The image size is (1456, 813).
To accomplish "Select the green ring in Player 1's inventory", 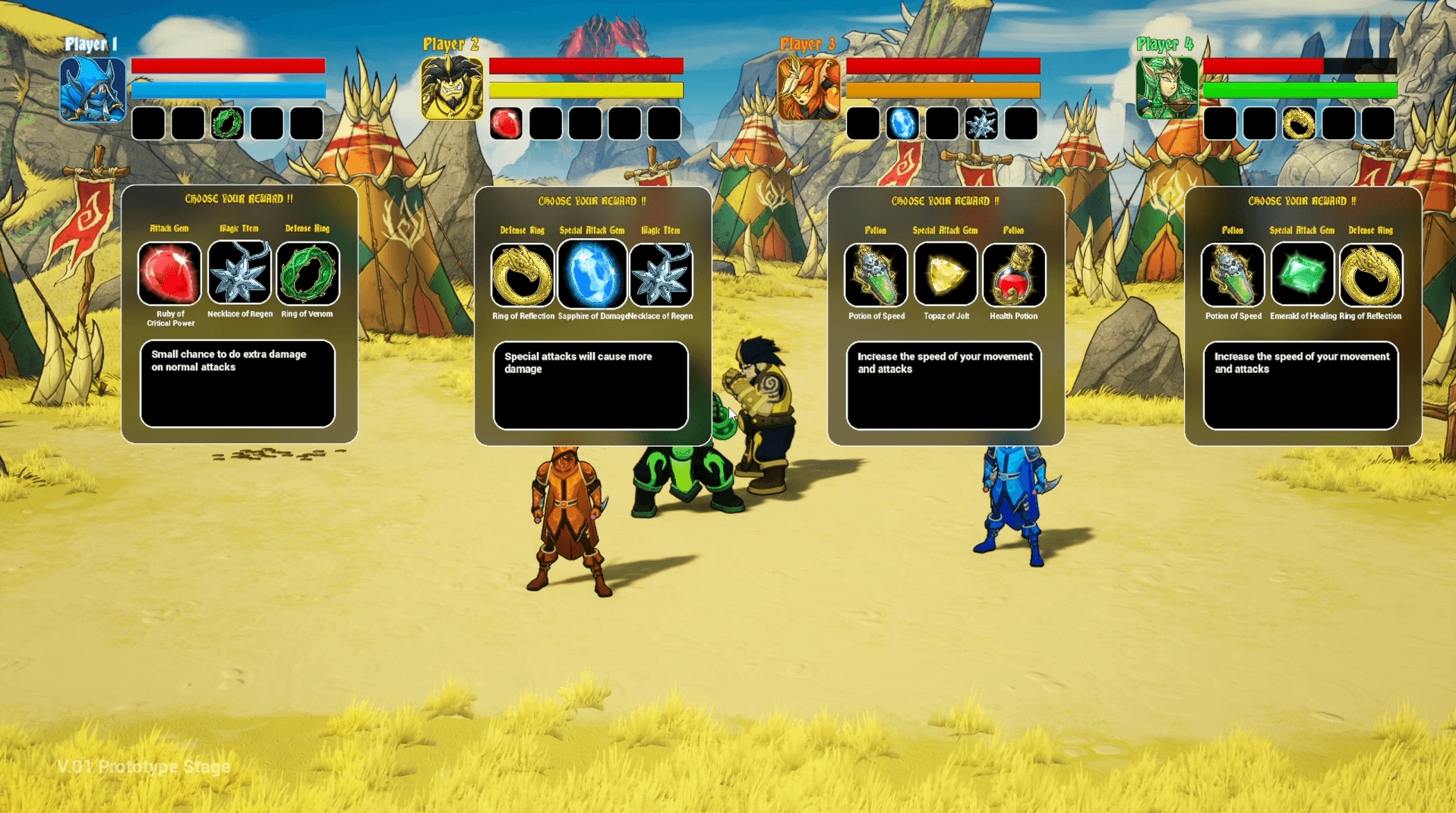I will pos(227,124).
